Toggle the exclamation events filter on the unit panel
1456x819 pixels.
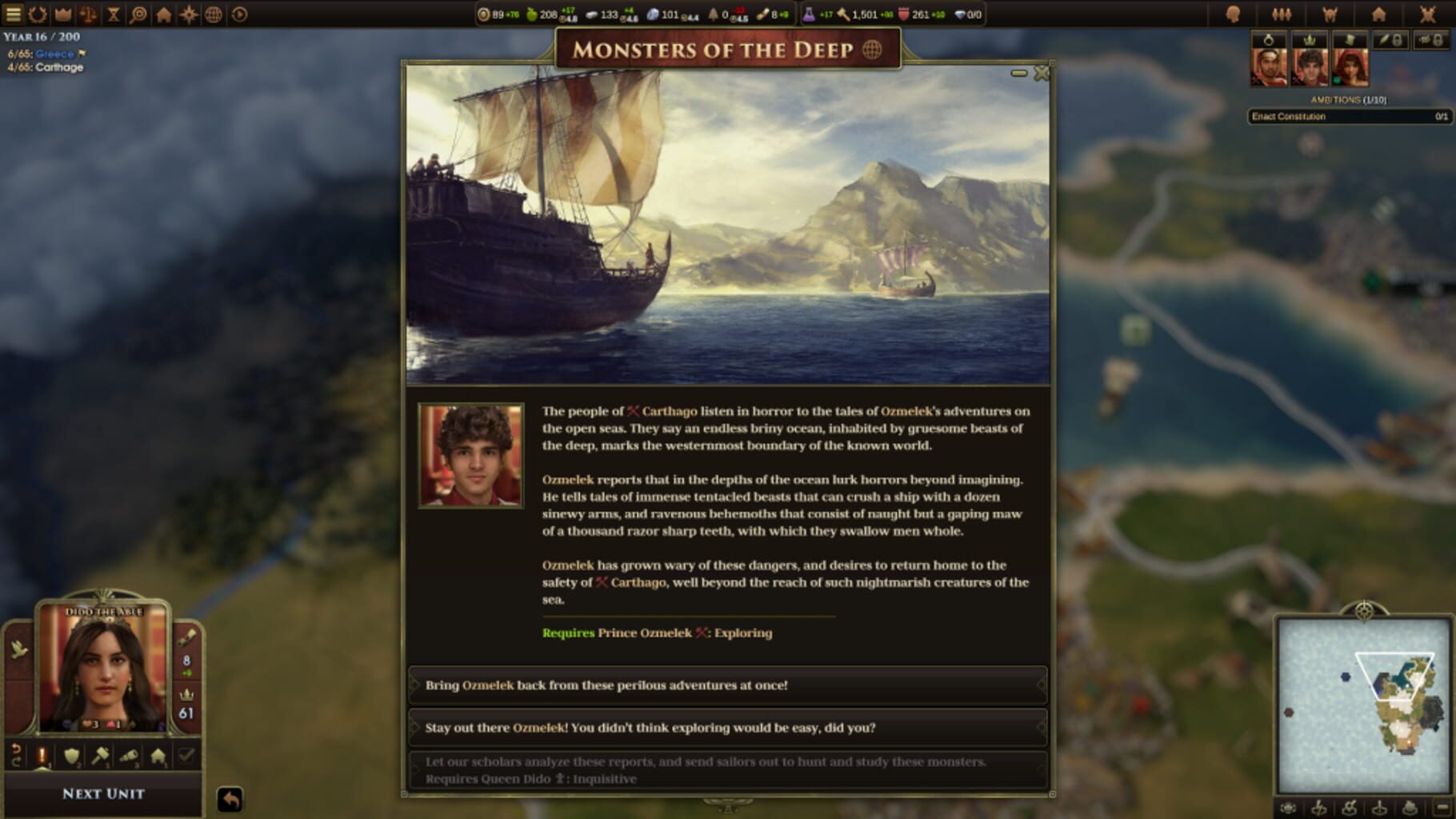pyautogui.click(x=42, y=756)
